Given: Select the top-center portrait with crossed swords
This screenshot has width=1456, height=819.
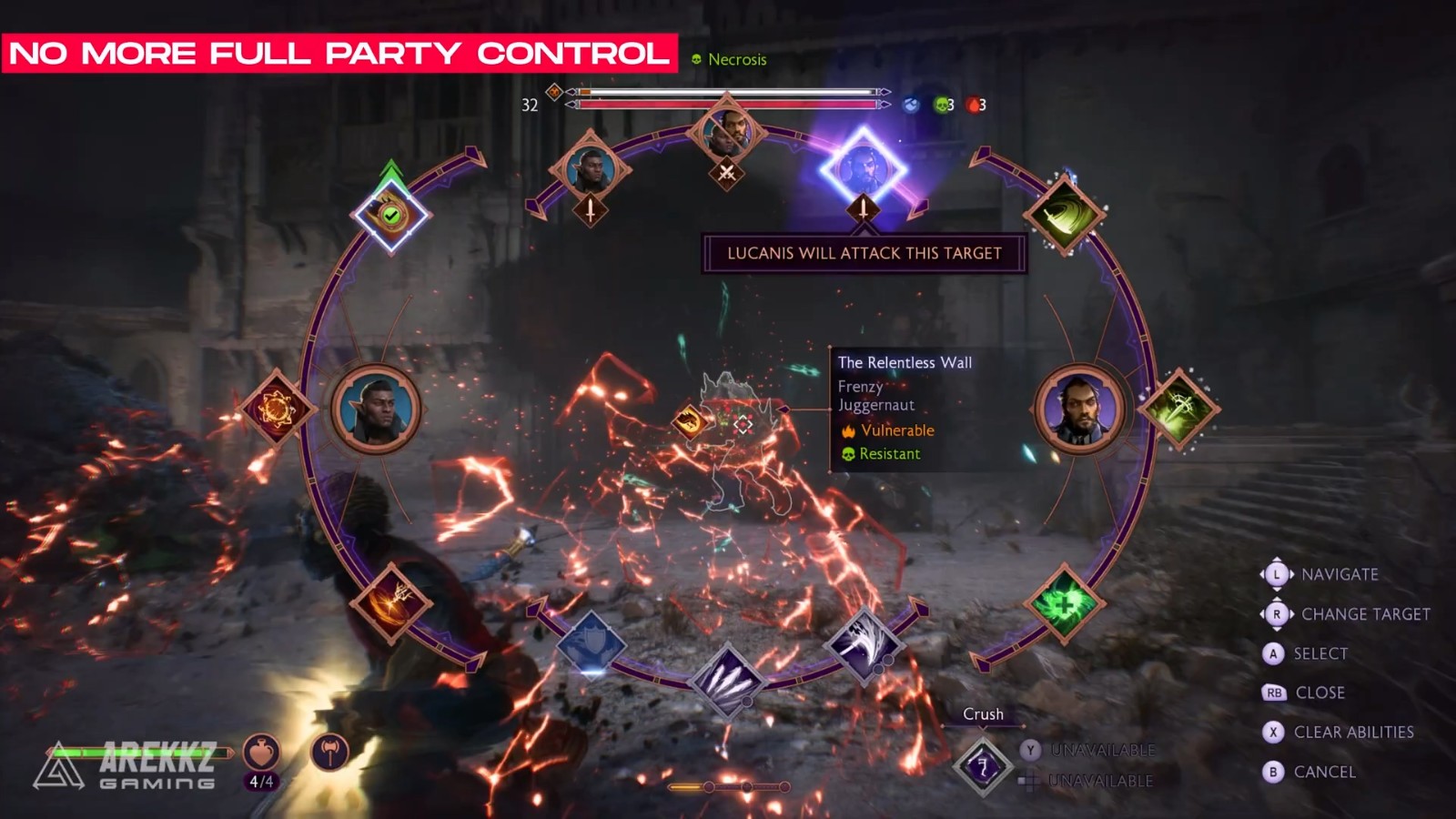Looking at the screenshot, I should 726,133.
